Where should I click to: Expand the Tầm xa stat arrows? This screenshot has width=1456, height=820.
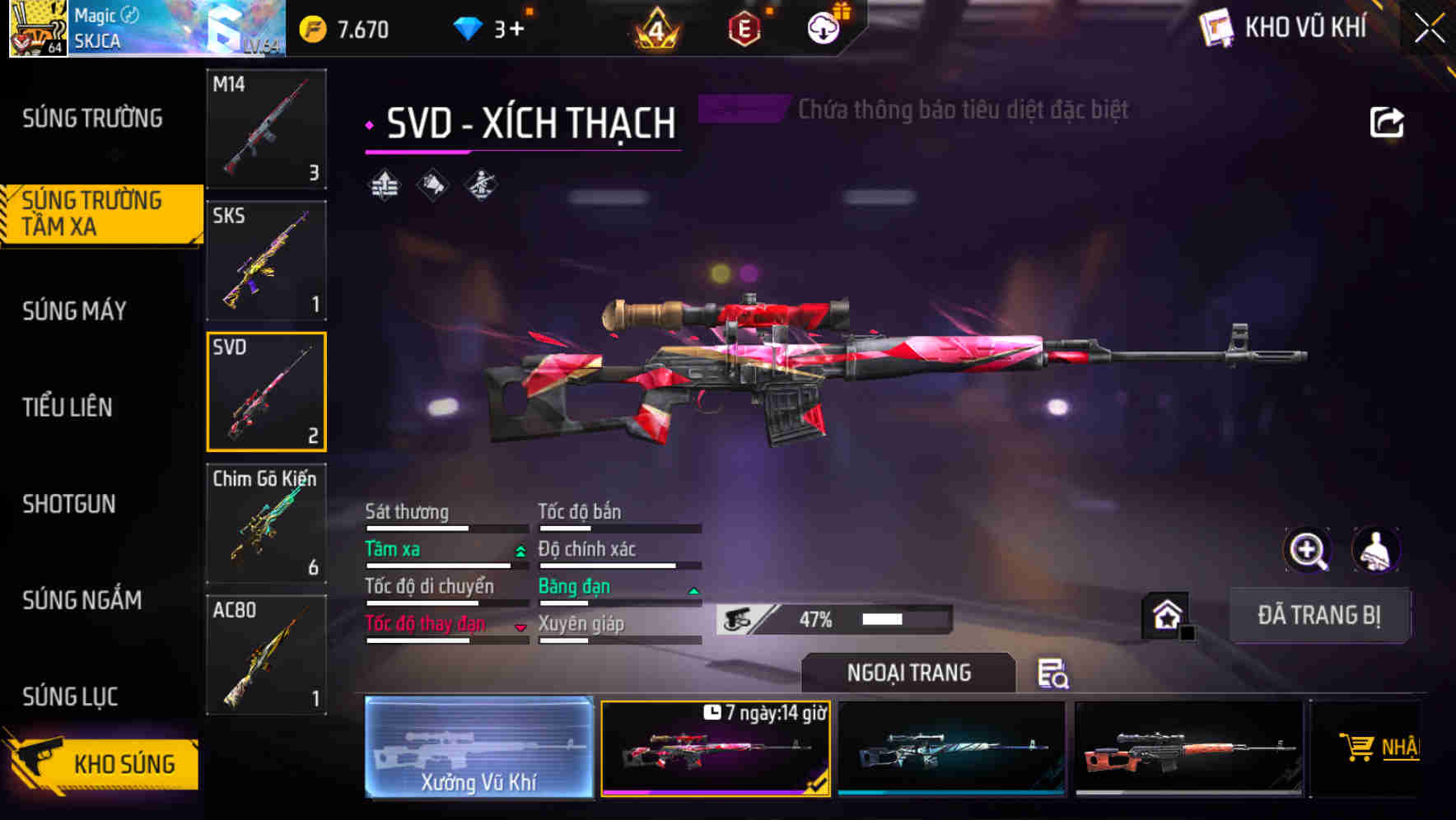519,552
